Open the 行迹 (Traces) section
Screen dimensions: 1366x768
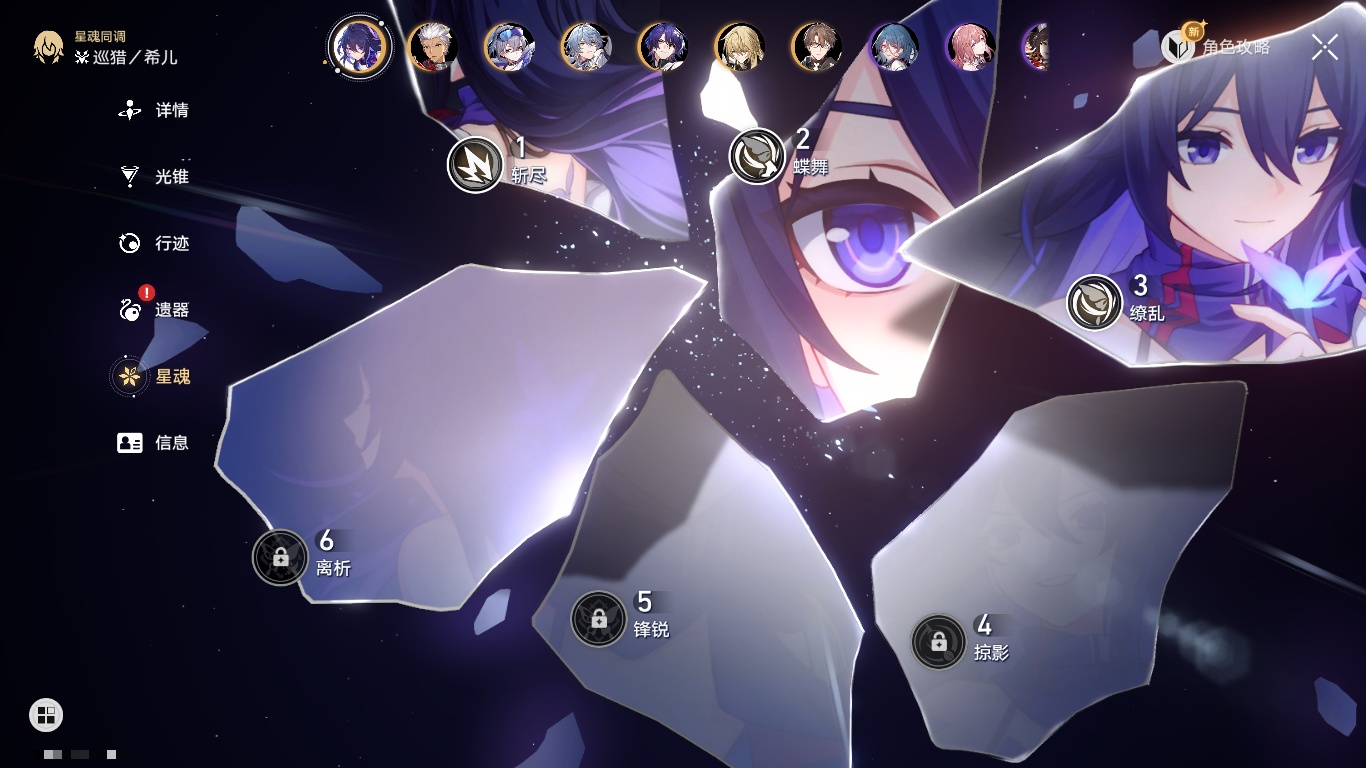click(155, 243)
